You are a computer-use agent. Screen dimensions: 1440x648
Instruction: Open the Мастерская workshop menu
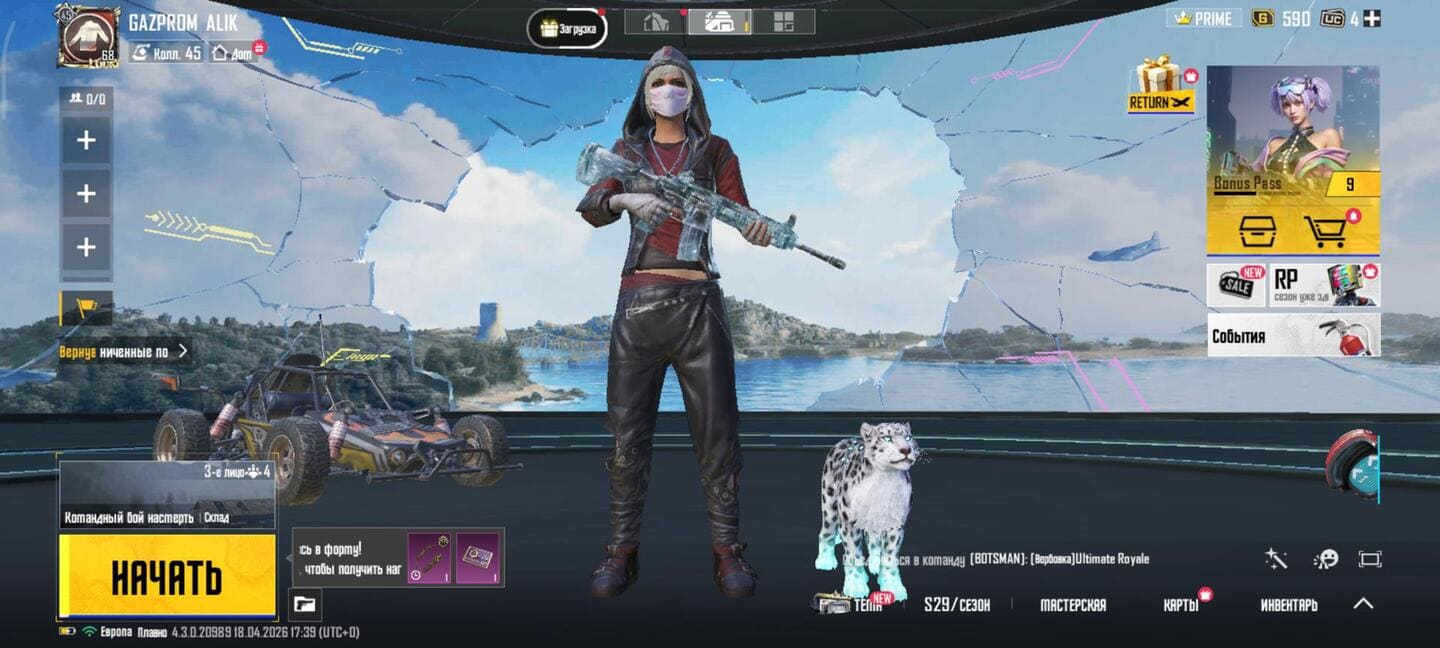point(1073,604)
